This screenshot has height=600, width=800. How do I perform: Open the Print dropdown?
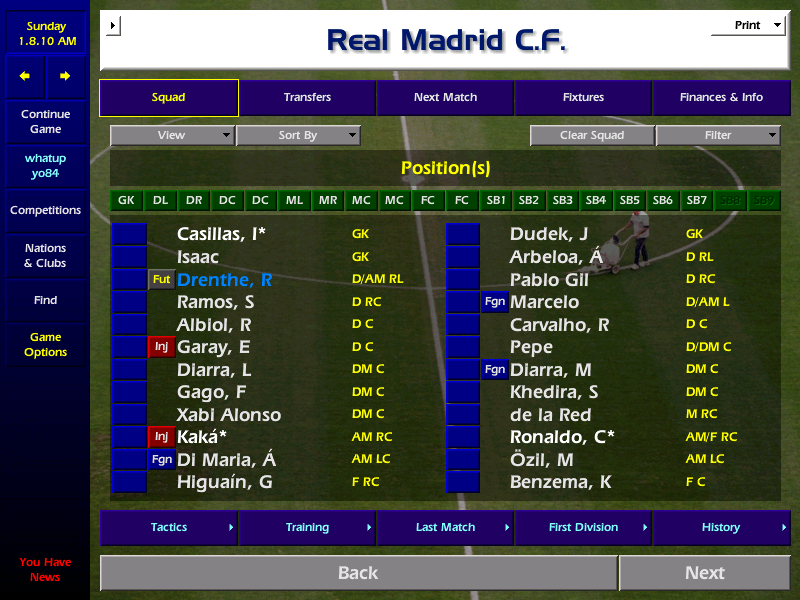(748, 26)
